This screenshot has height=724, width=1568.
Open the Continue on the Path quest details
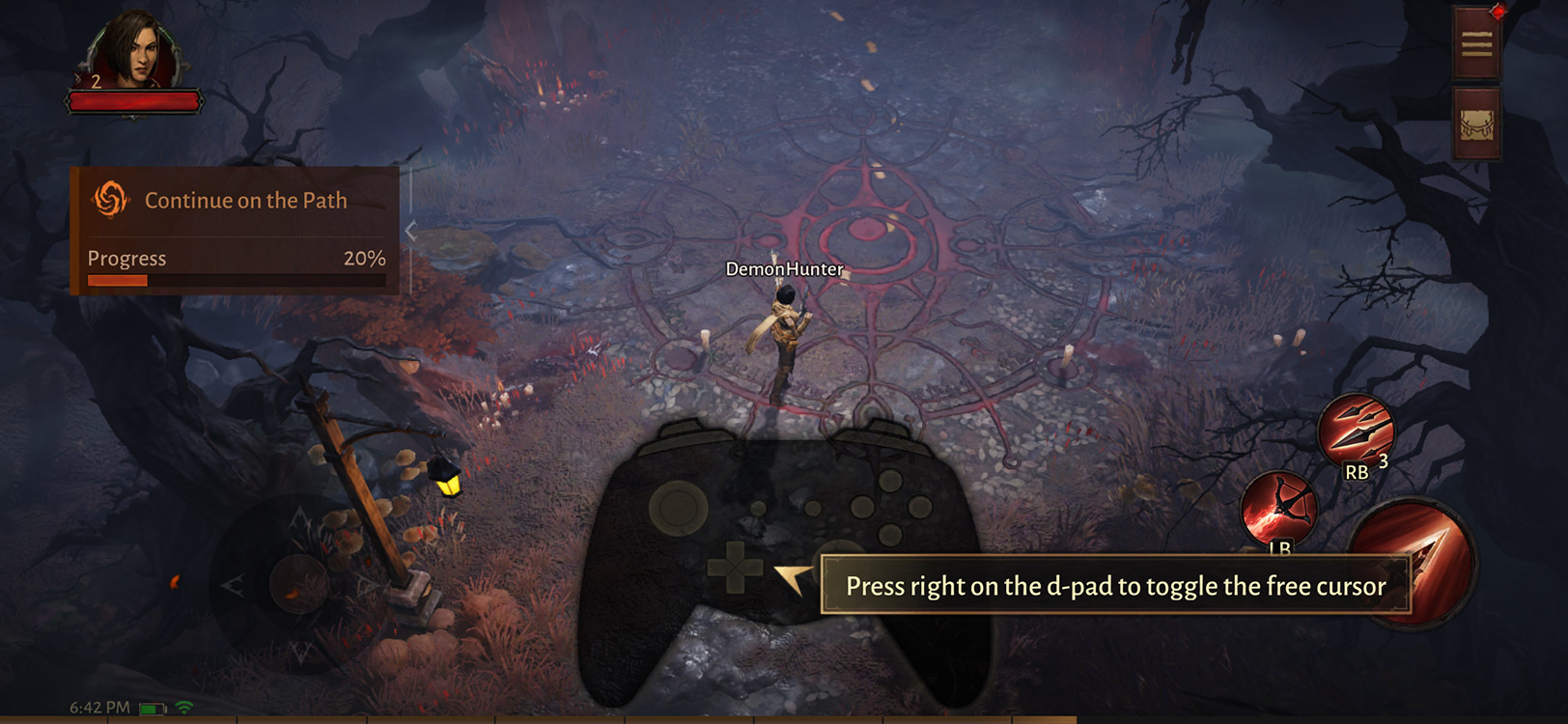(246, 200)
